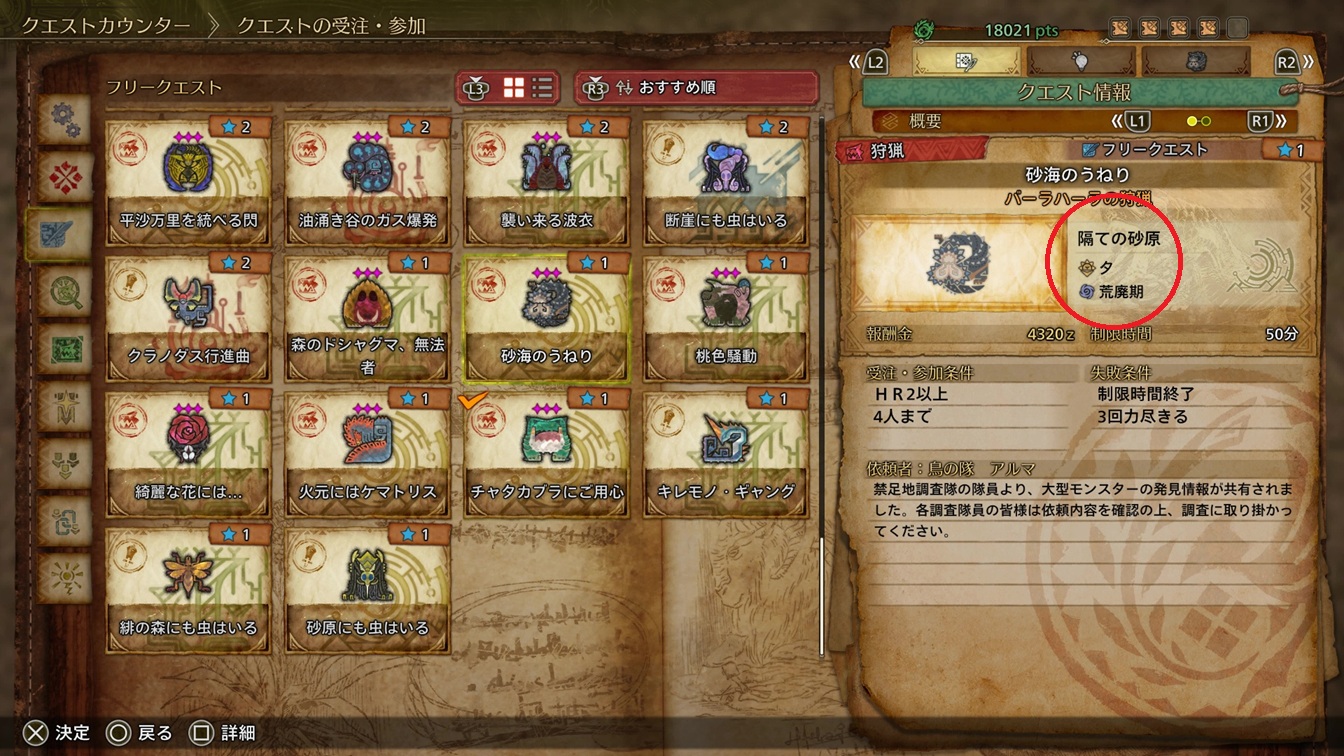This screenshot has width=1344, height=756.
Task: Show the lightbulb tab in quest info
Action: [x=1080, y=61]
